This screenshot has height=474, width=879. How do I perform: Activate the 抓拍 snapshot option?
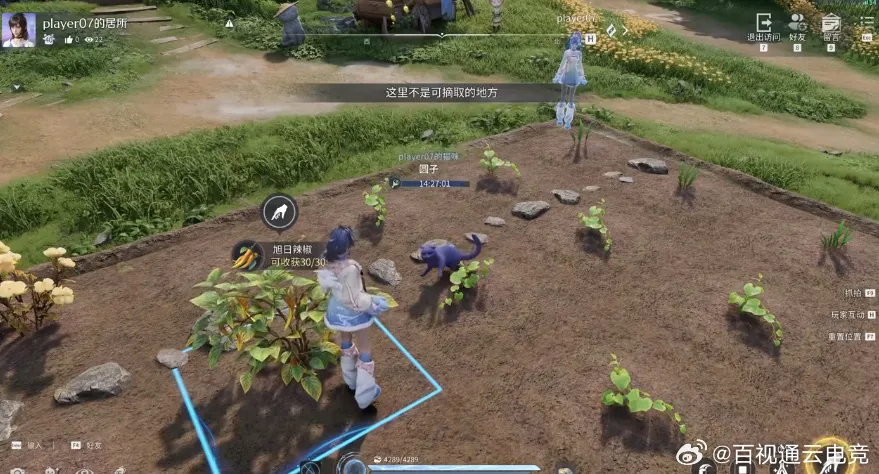(x=855, y=293)
